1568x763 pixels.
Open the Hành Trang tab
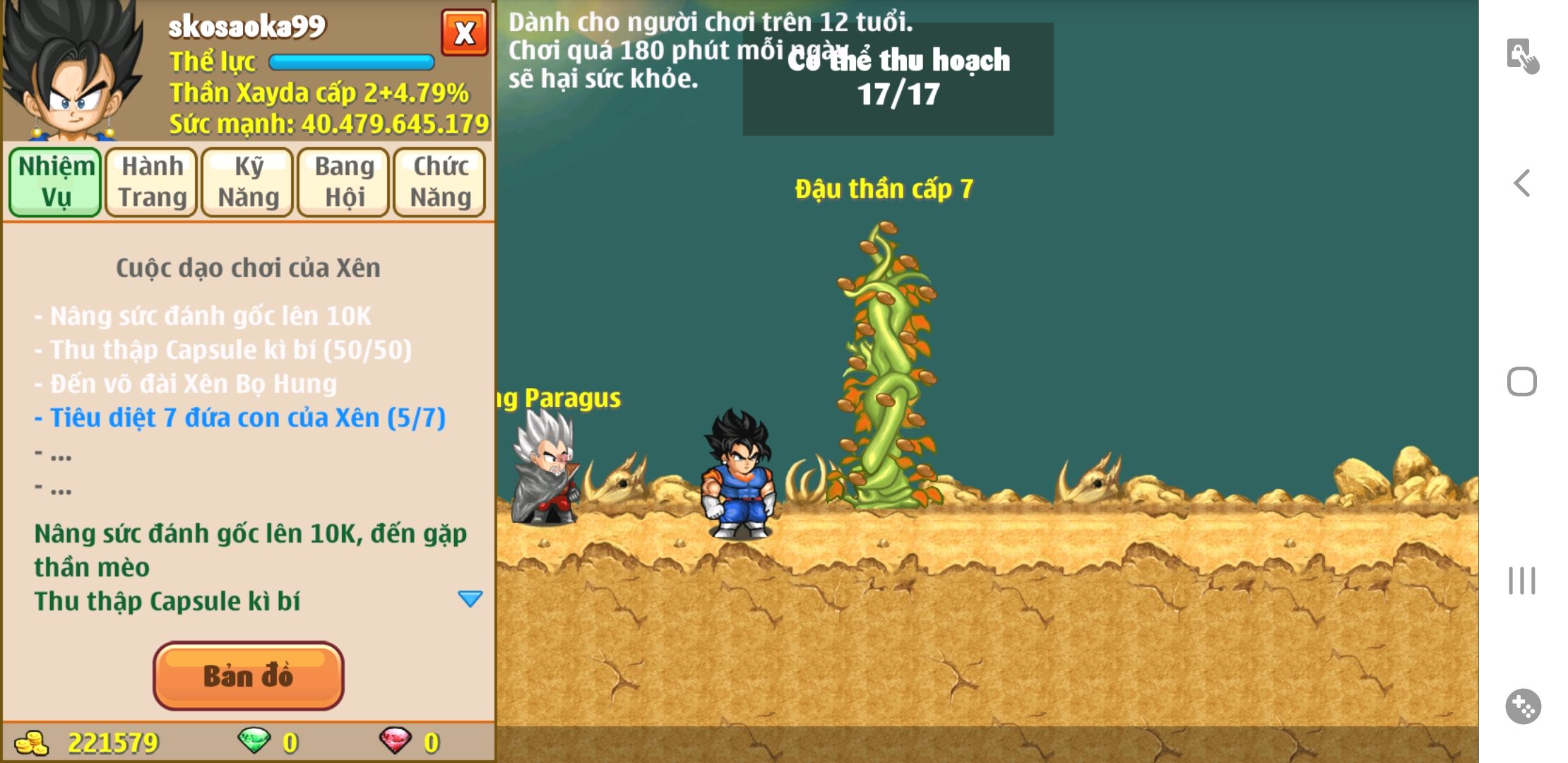point(152,182)
